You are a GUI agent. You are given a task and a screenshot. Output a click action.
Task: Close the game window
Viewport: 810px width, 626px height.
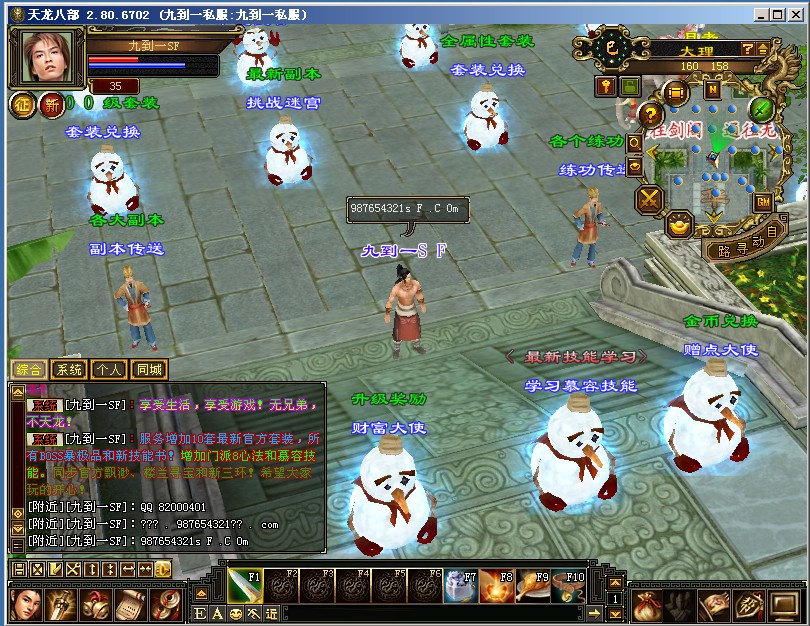tap(797, 14)
